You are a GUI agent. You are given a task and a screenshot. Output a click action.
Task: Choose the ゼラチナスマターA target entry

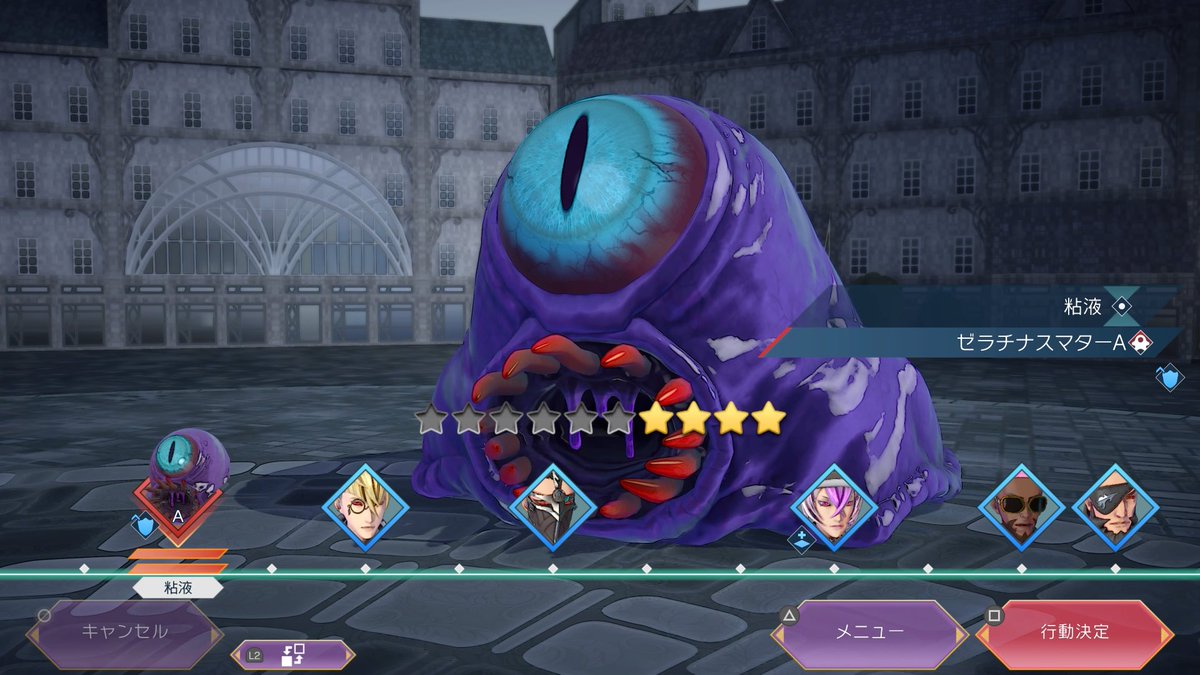tap(1040, 343)
